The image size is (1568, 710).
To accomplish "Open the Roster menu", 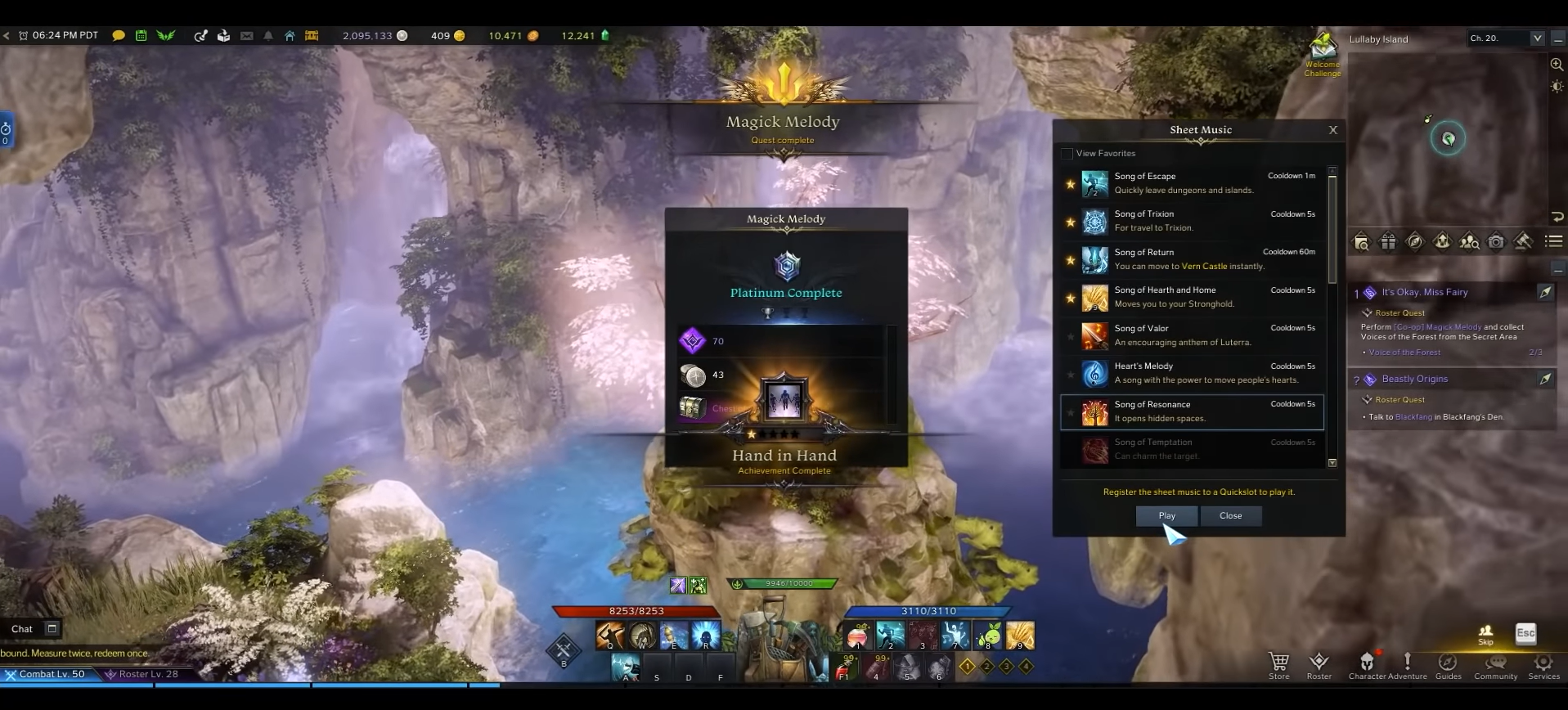I will tap(1319, 665).
